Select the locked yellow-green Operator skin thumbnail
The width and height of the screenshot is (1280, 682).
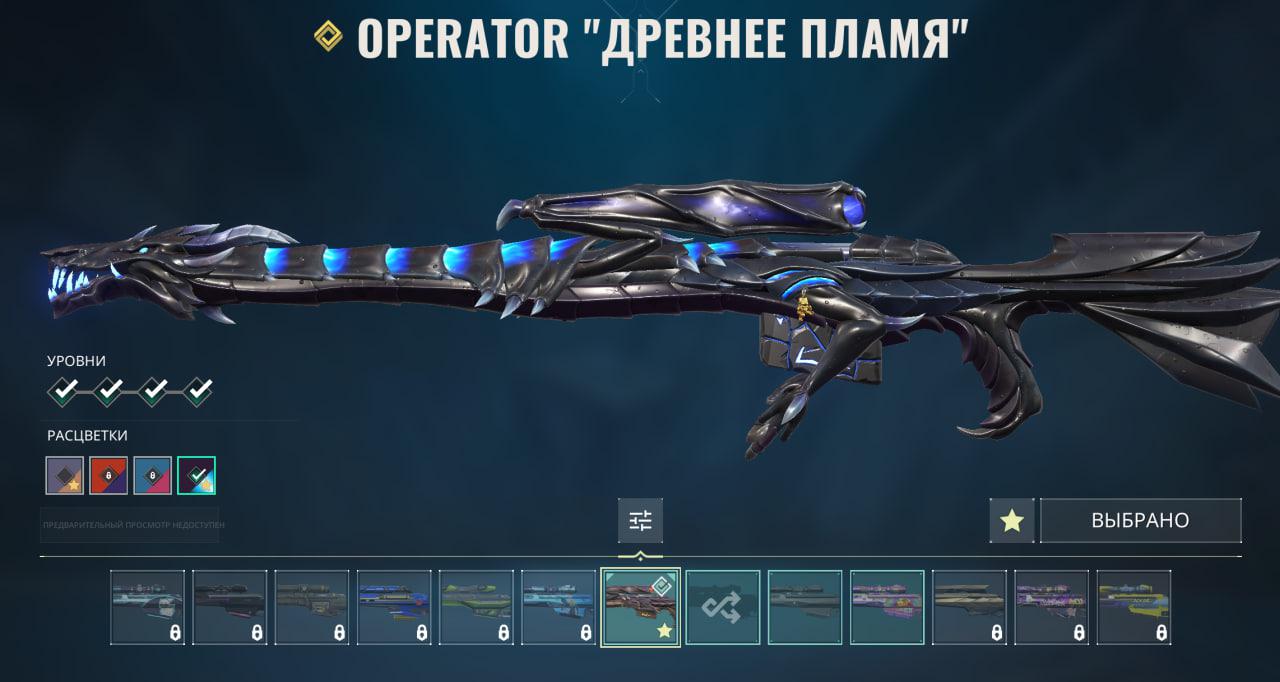coord(1133,608)
